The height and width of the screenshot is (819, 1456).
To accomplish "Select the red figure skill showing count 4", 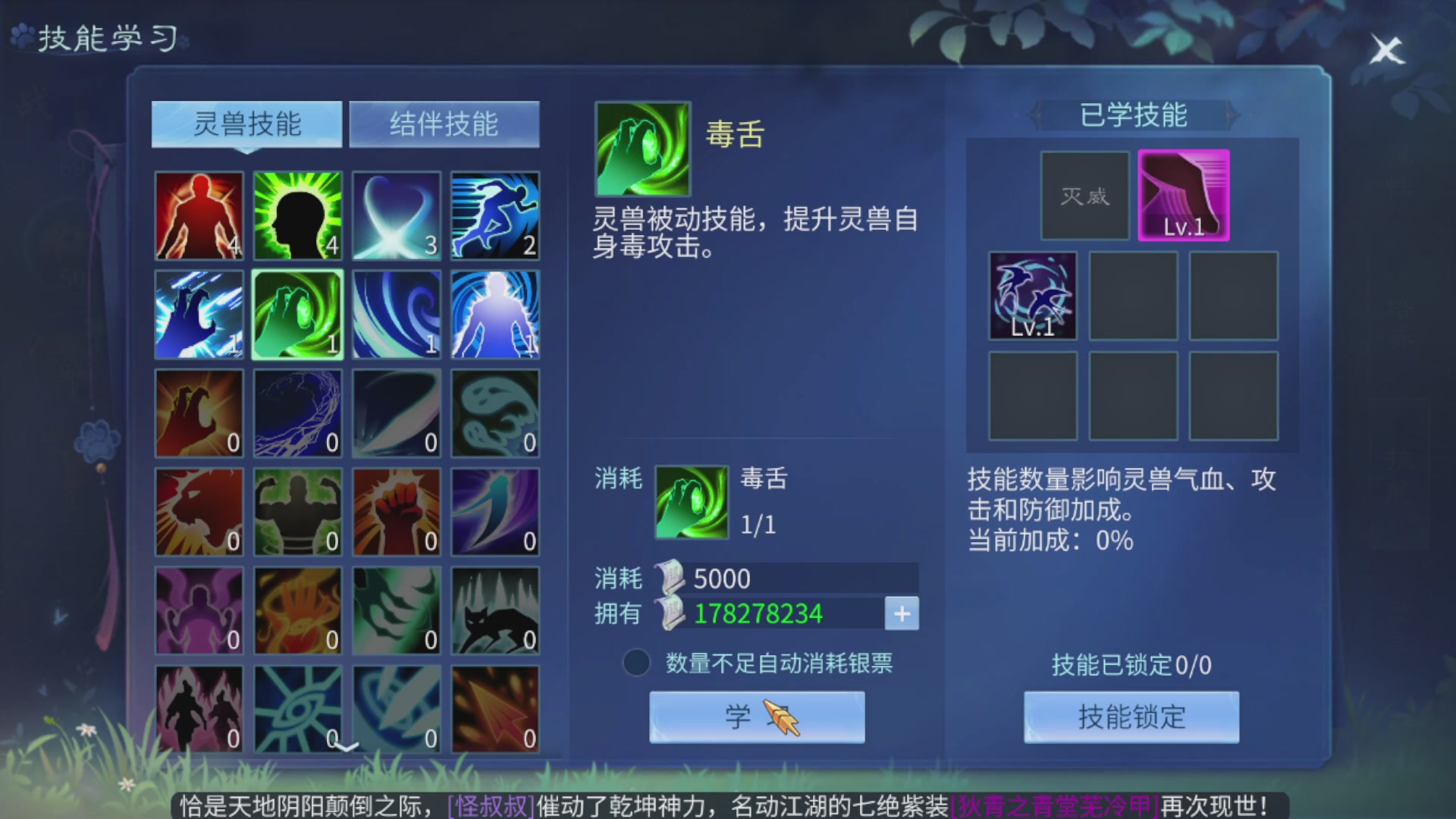I will click(199, 216).
